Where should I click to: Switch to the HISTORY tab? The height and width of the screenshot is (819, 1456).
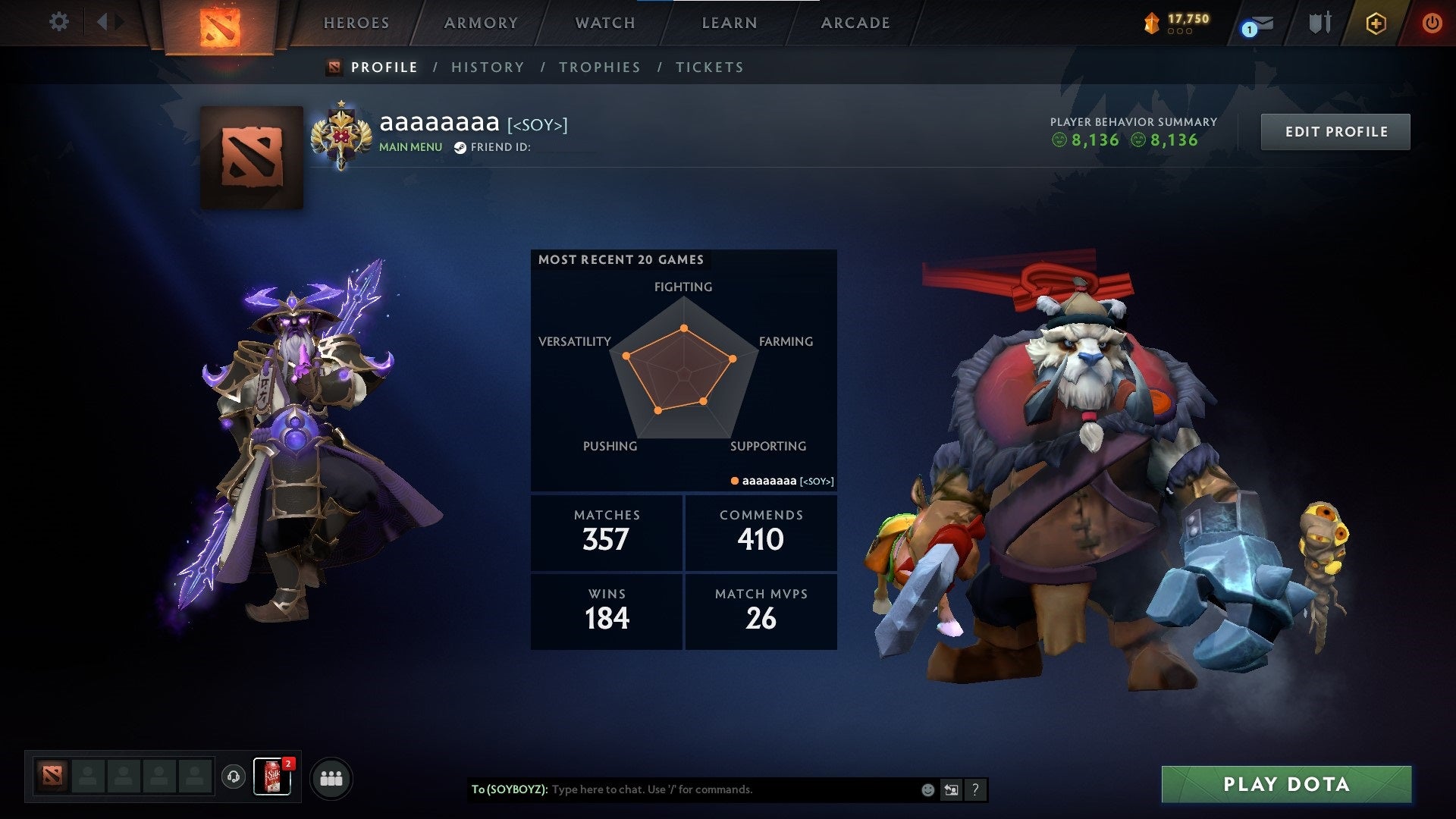click(x=487, y=67)
